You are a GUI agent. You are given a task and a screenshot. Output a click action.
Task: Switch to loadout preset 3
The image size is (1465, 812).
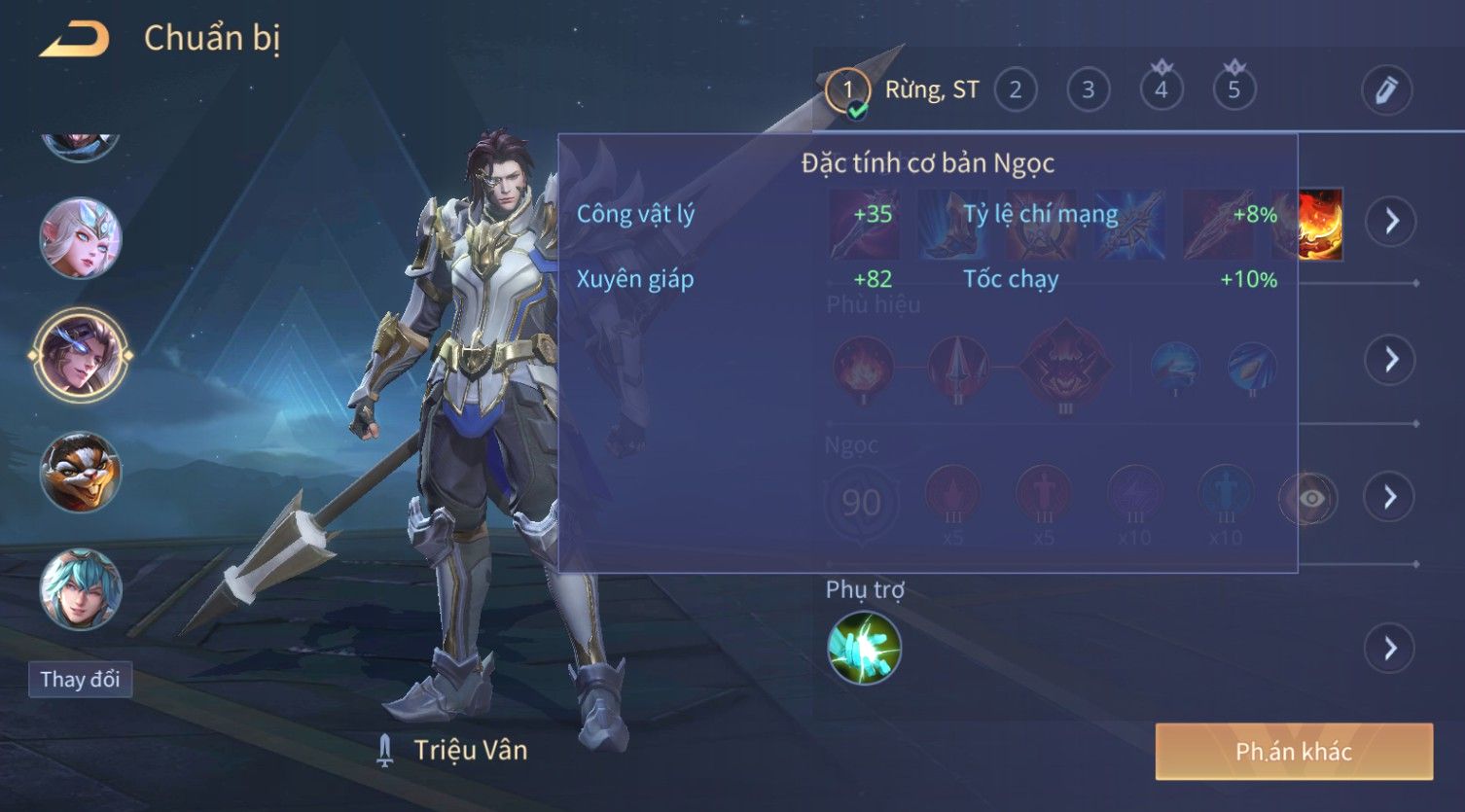[1089, 90]
